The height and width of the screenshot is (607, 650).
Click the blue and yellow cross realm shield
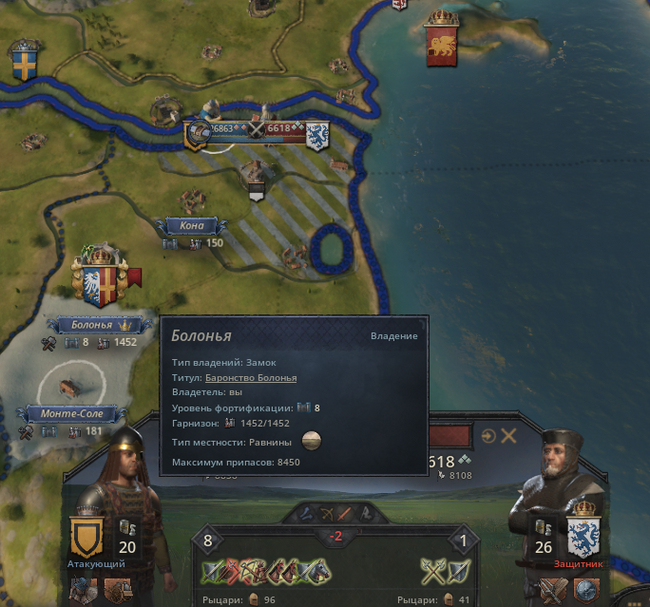[x=24, y=63]
